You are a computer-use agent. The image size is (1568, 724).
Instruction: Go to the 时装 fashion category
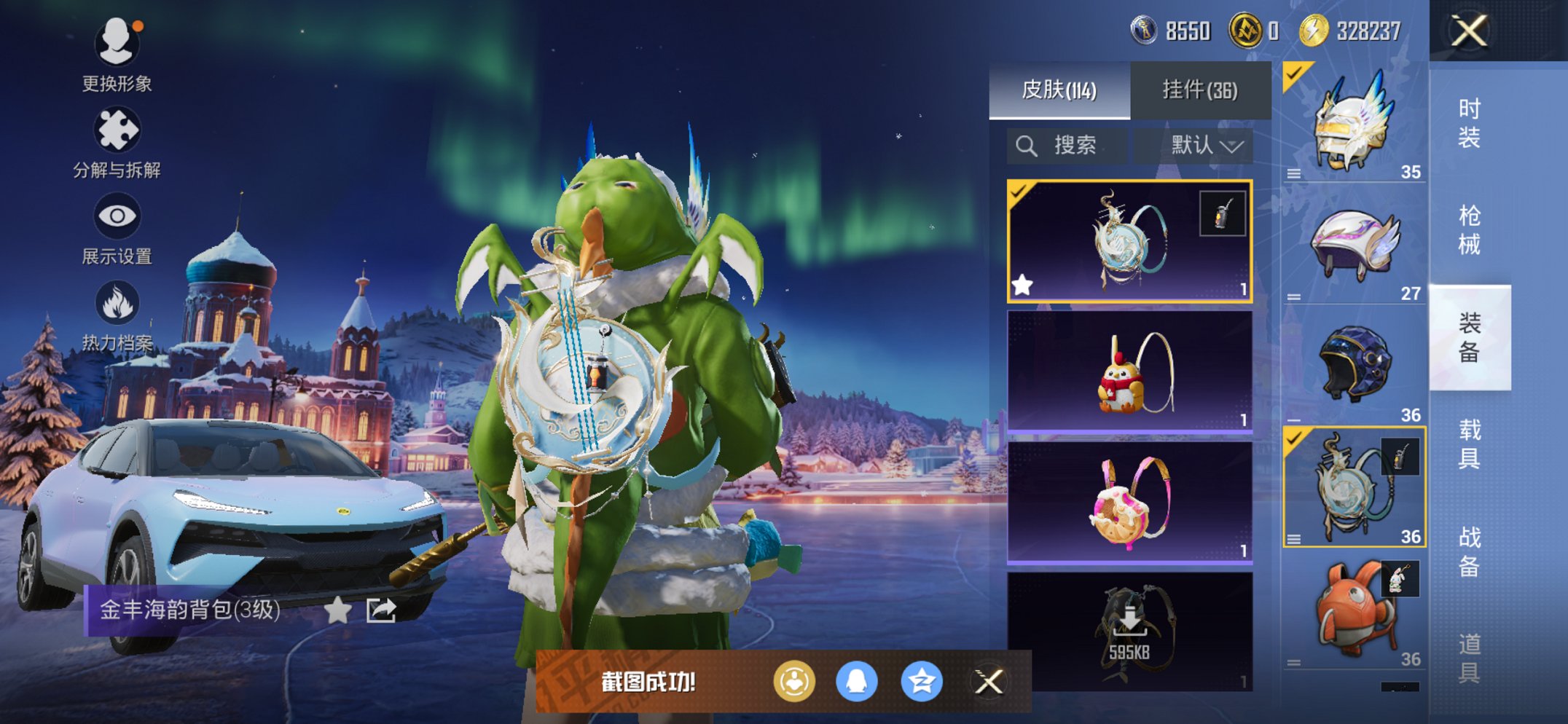tap(1469, 123)
